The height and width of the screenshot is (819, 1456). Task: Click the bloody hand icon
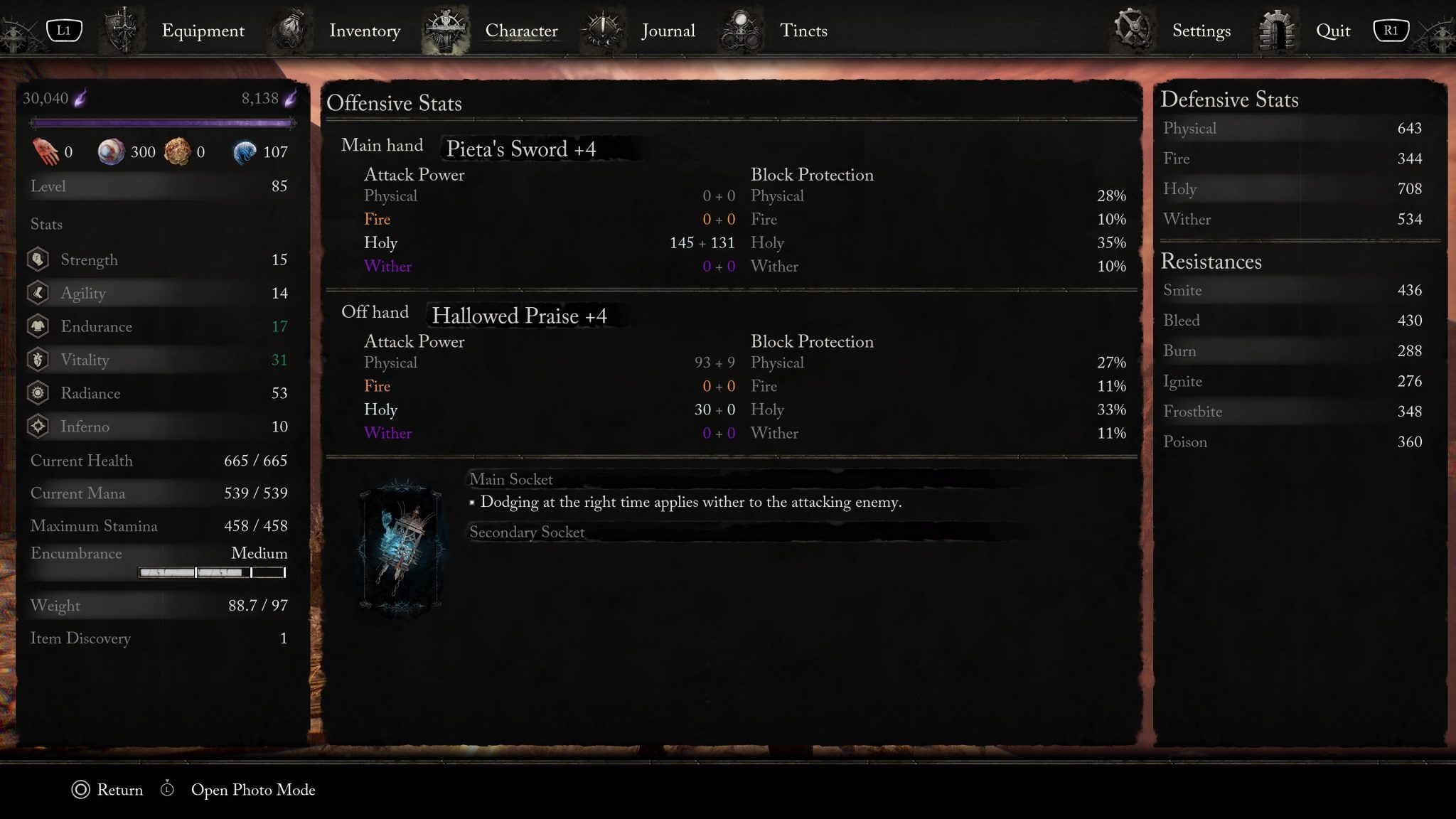(x=46, y=150)
